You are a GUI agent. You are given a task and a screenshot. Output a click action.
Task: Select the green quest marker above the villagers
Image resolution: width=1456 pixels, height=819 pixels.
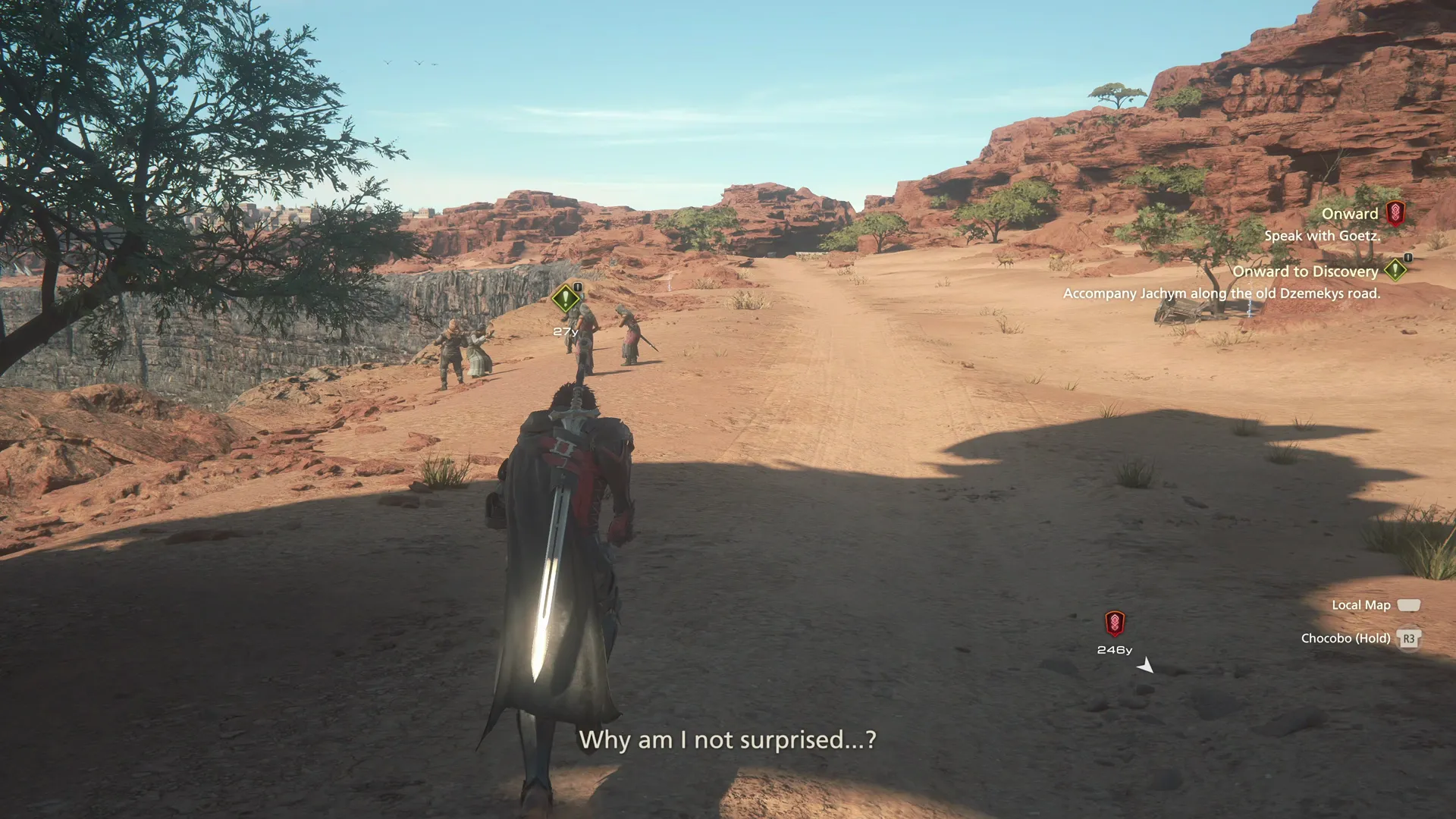[564, 297]
